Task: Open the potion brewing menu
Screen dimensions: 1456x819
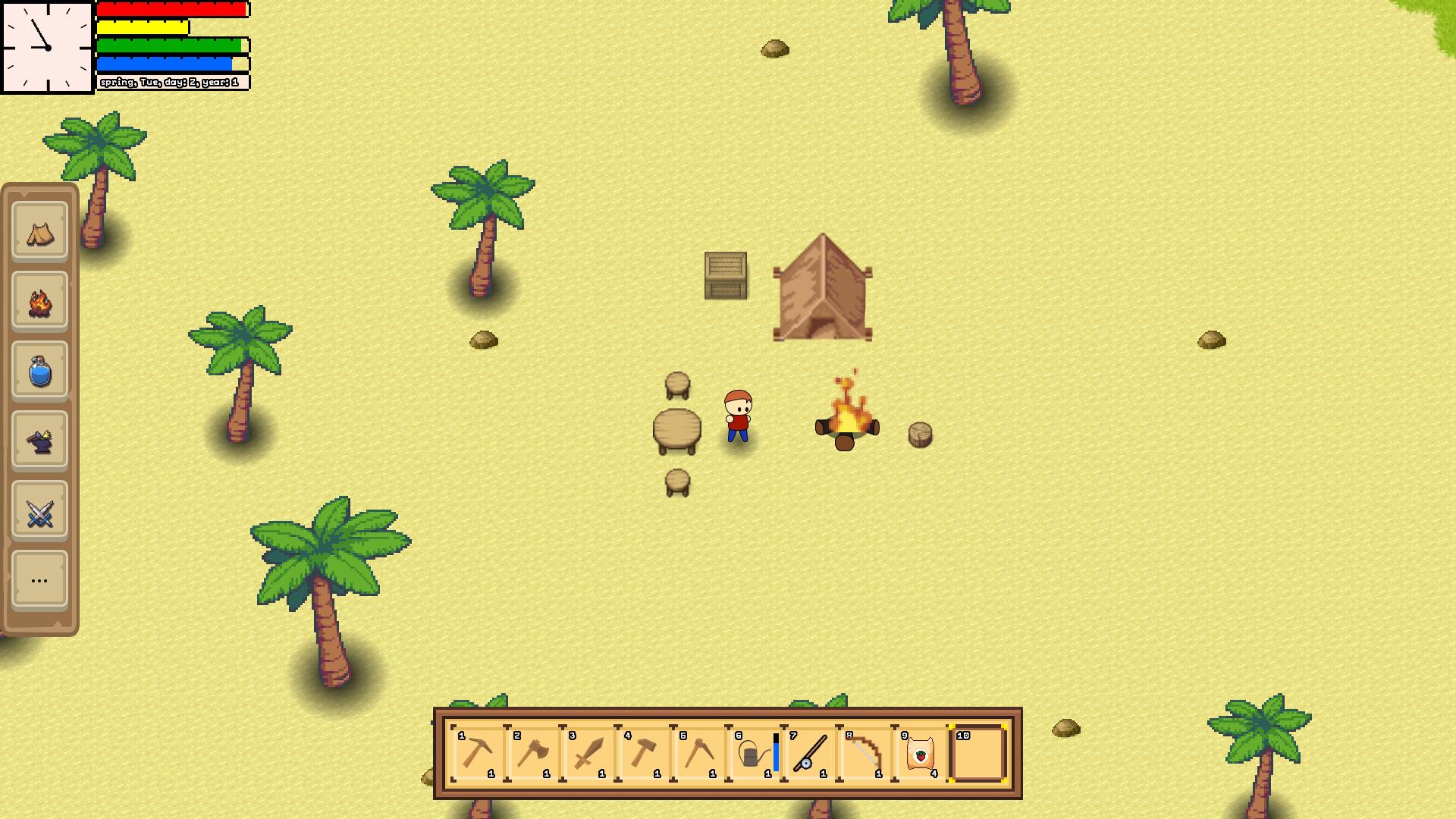Action: point(39,371)
